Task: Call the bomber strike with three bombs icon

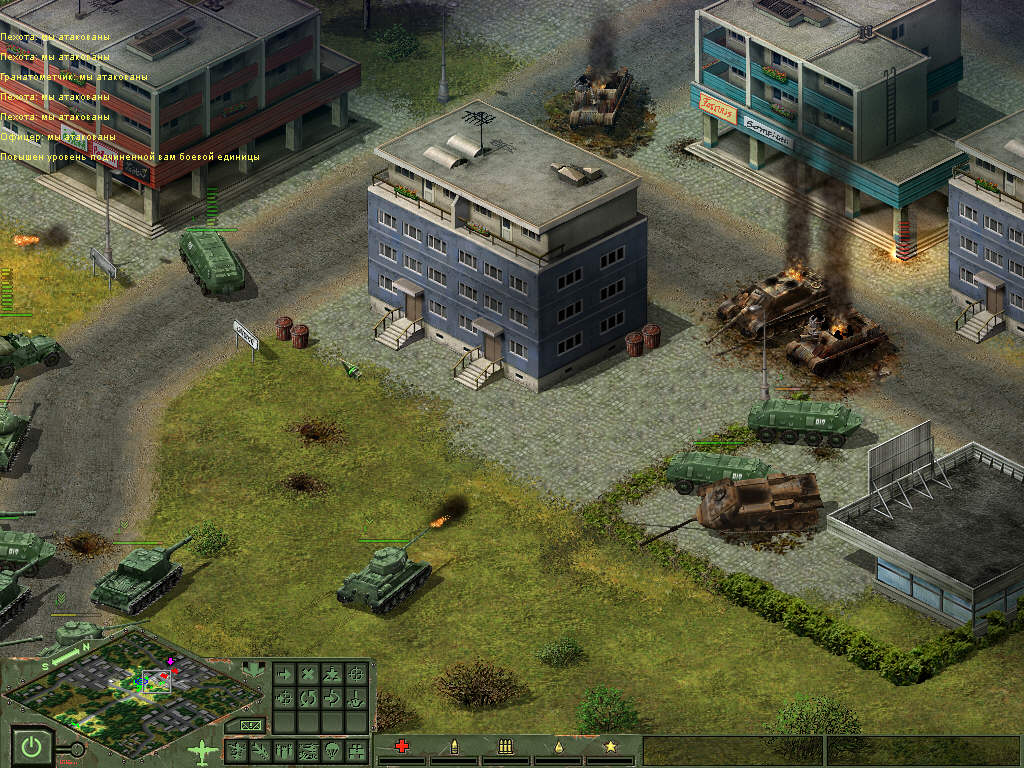Action: pos(284,750)
